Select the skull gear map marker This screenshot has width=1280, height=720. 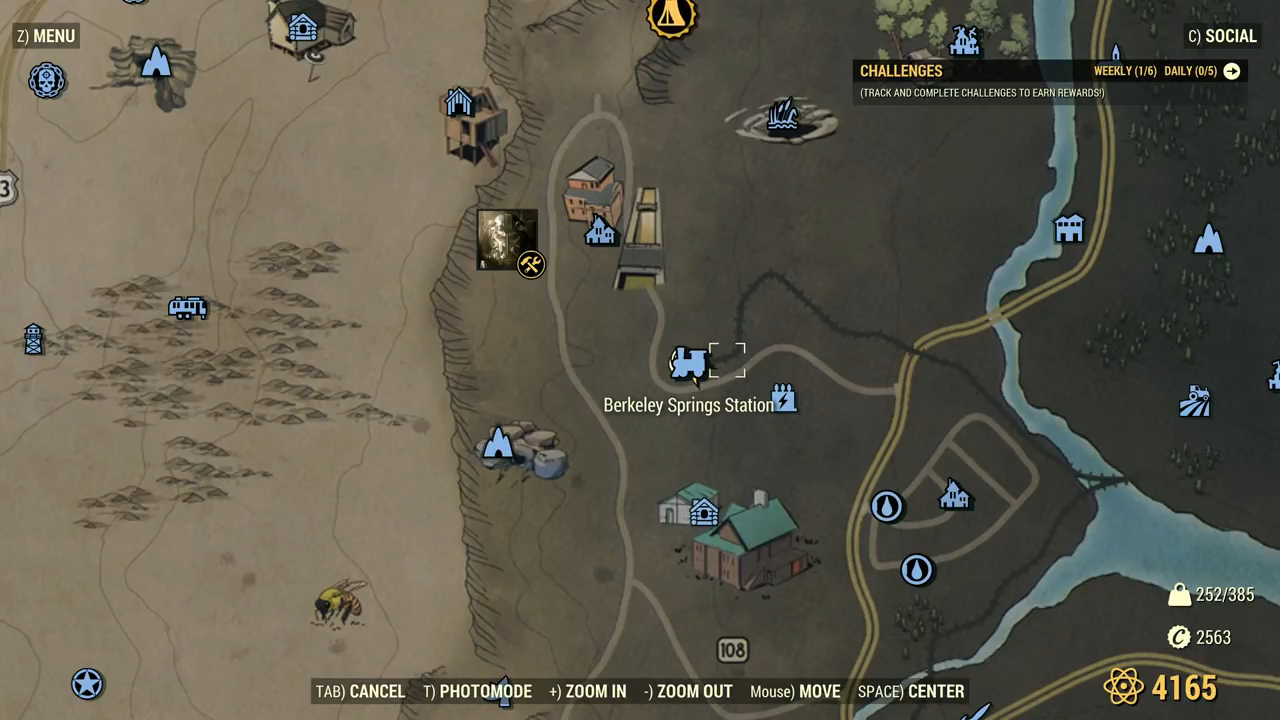coord(46,80)
